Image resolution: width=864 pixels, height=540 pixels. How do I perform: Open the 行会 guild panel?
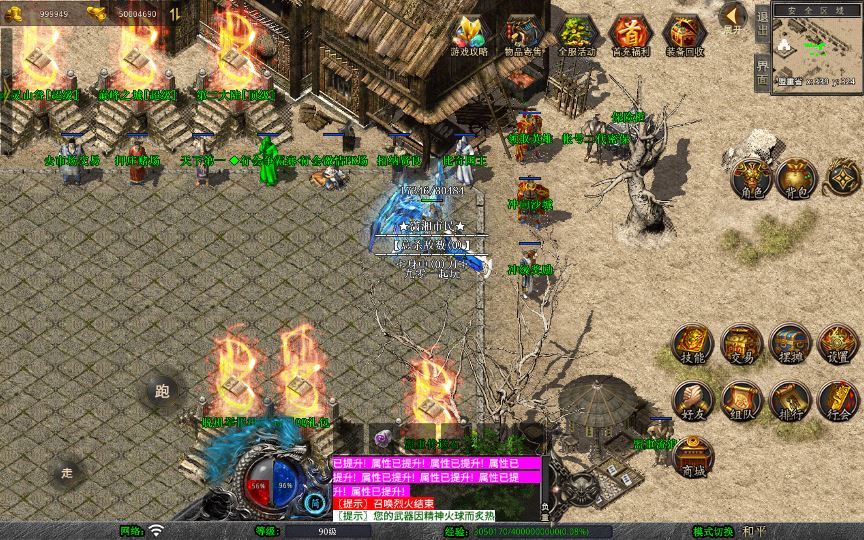838,400
